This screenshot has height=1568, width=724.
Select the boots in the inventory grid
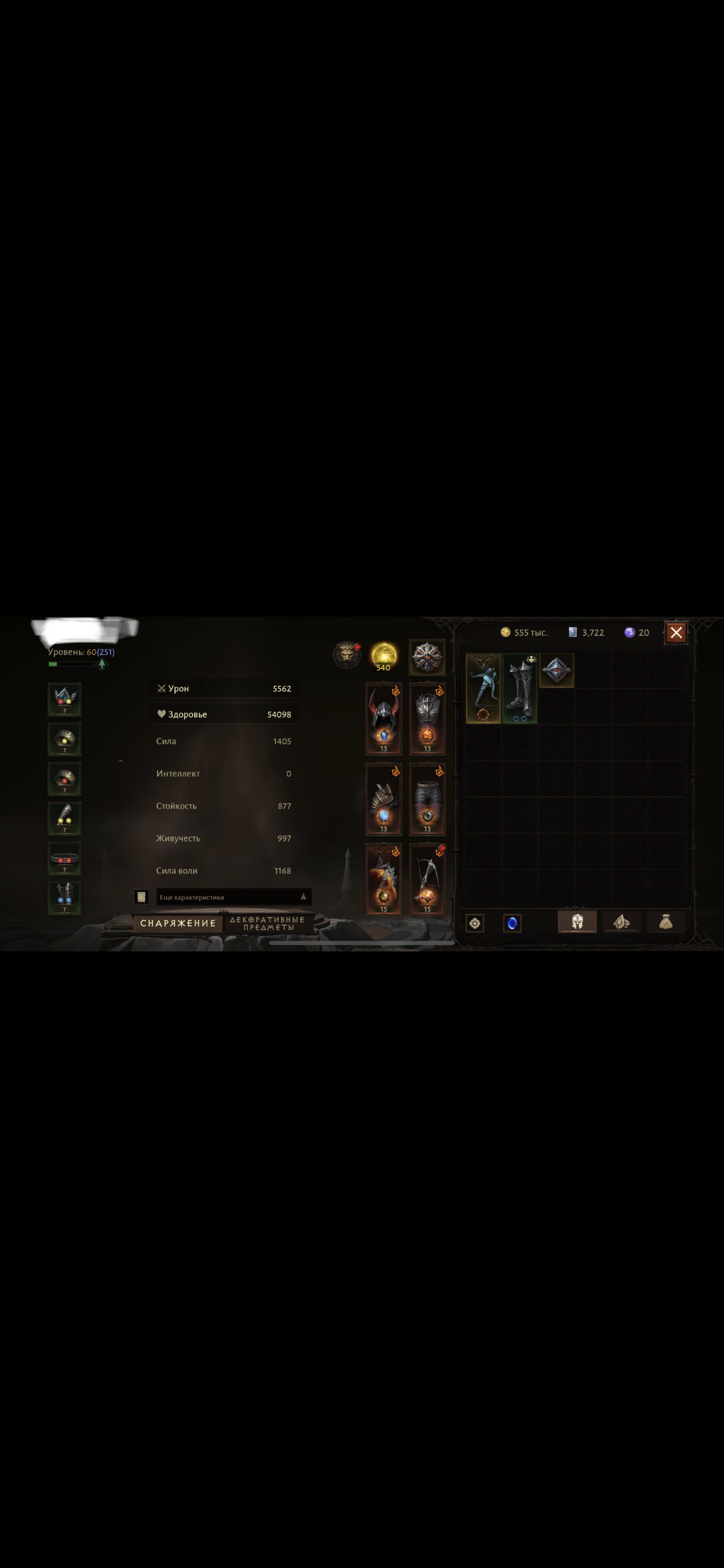(x=519, y=688)
